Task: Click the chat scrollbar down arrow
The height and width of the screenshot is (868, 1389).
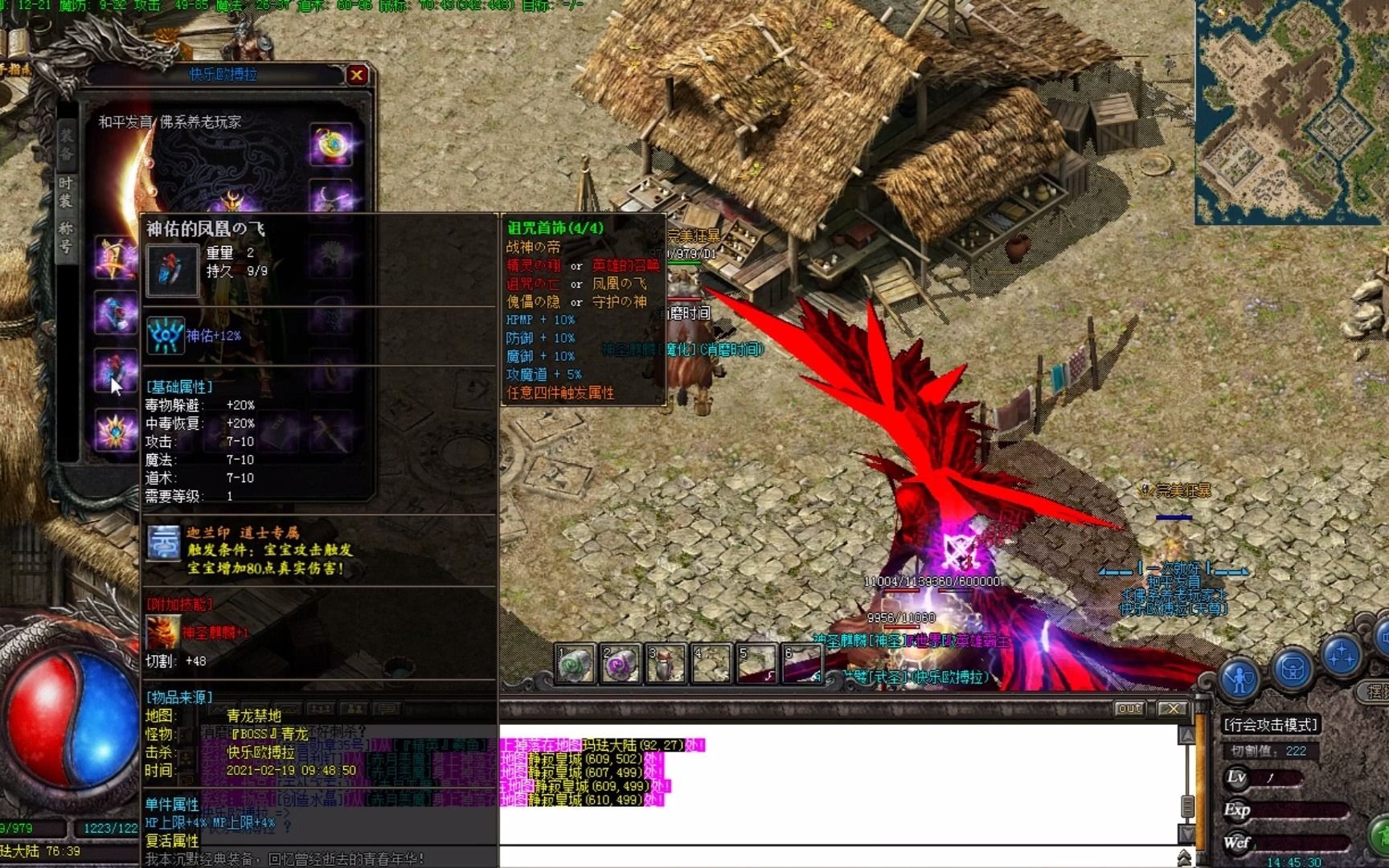Action: click(1186, 831)
